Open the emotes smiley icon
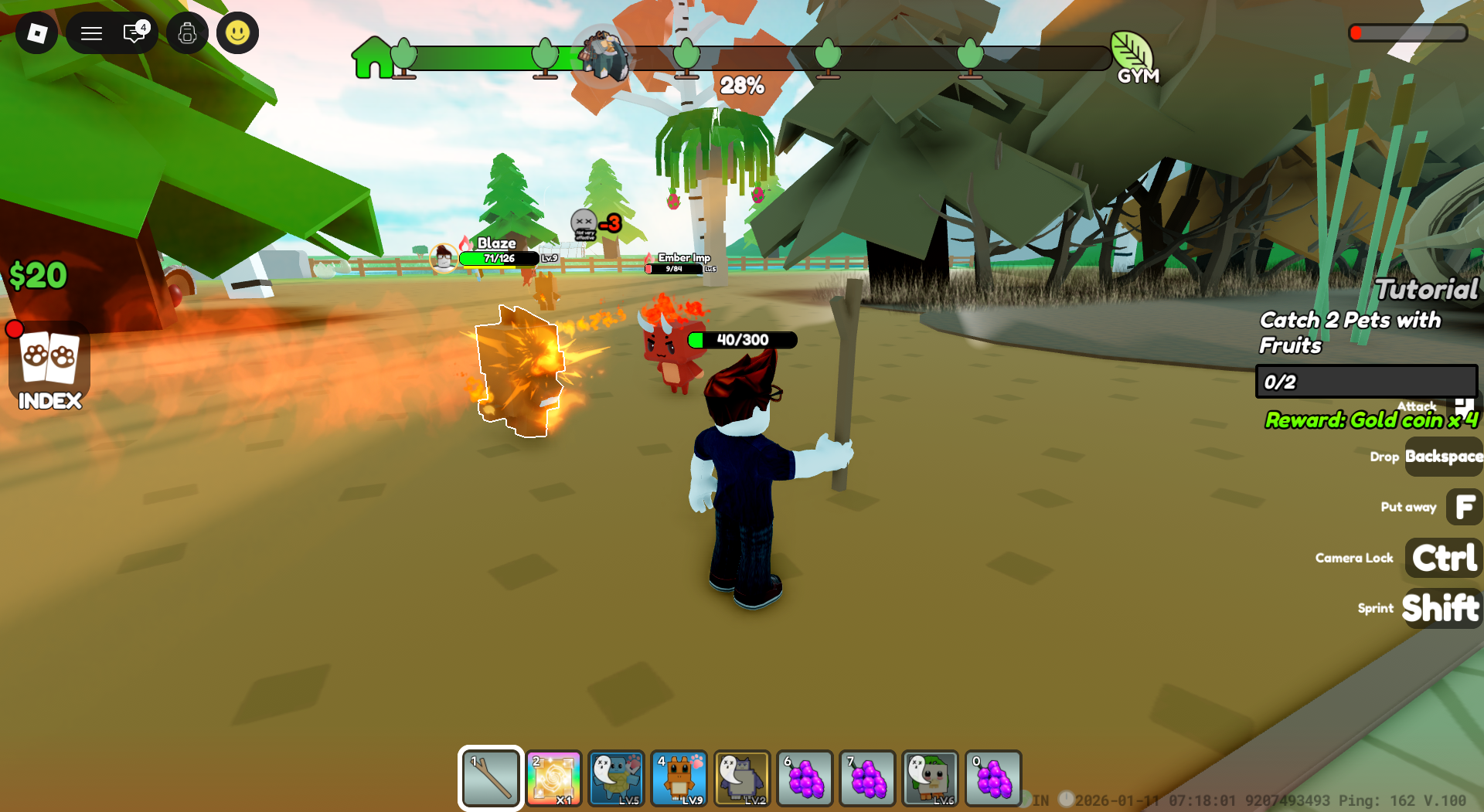The width and height of the screenshot is (1484, 812). point(237,32)
